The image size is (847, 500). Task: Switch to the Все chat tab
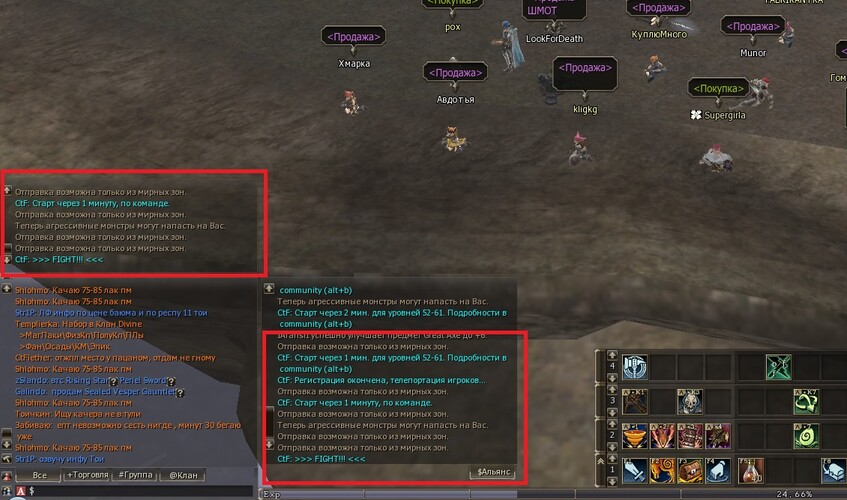[39, 476]
